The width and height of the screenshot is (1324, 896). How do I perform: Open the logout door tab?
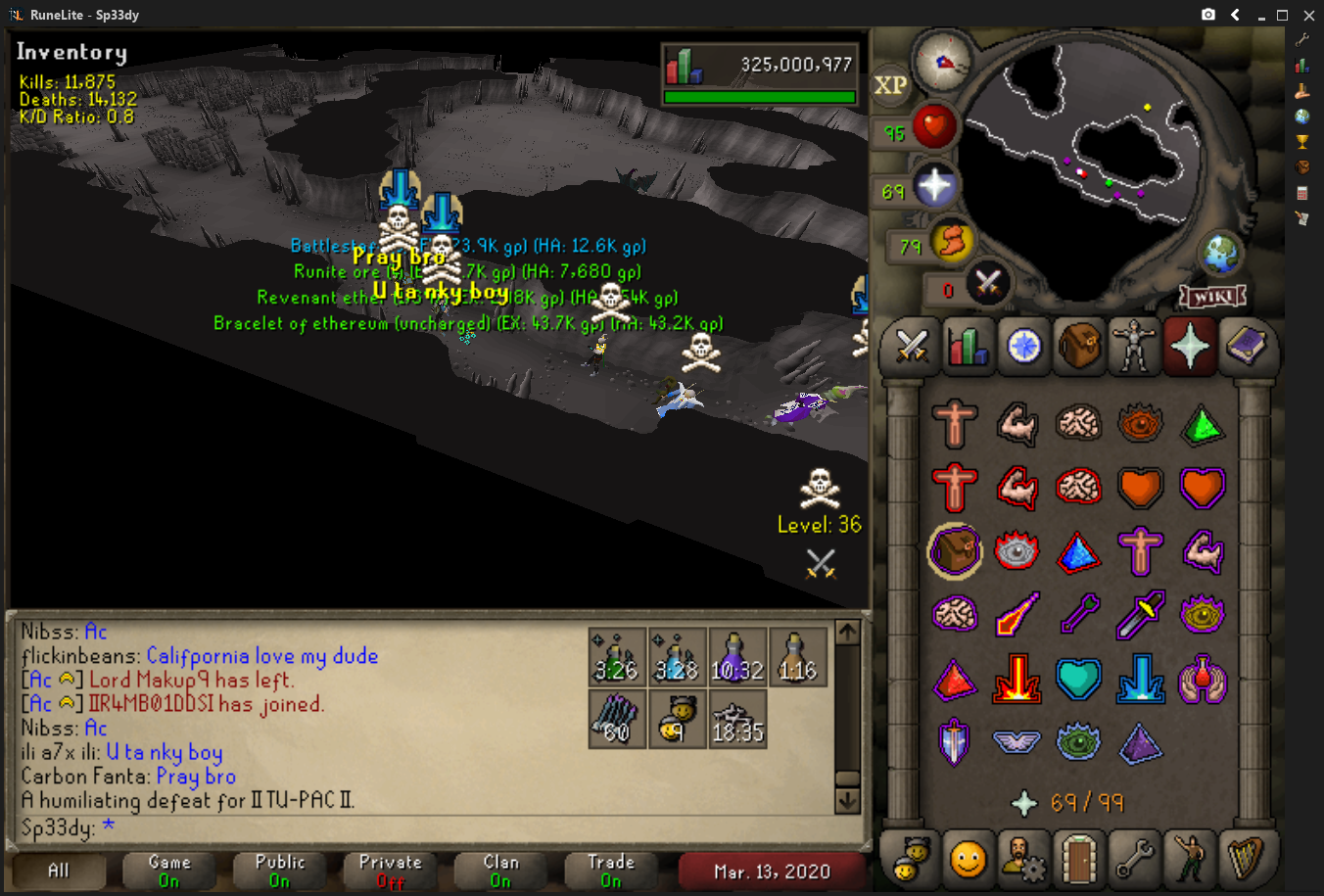tap(1078, 858)
